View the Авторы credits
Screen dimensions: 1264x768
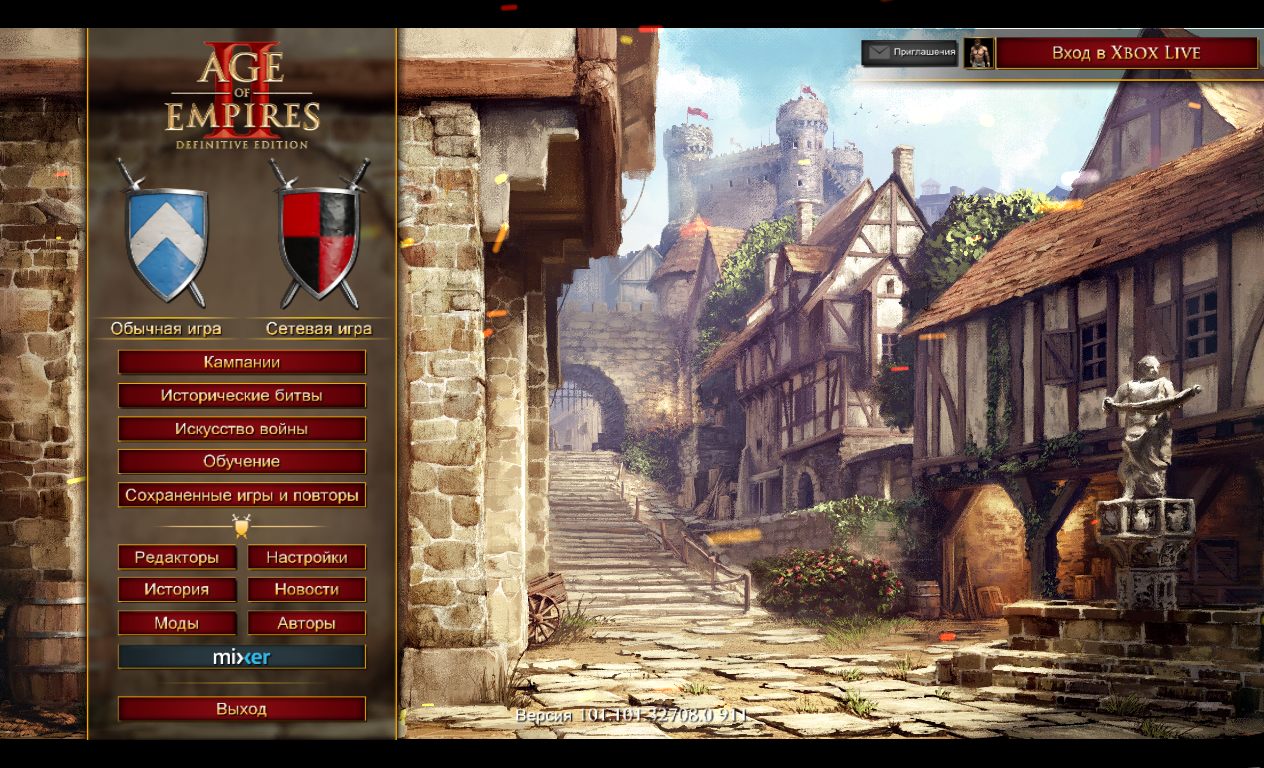[x=306, y=623]
